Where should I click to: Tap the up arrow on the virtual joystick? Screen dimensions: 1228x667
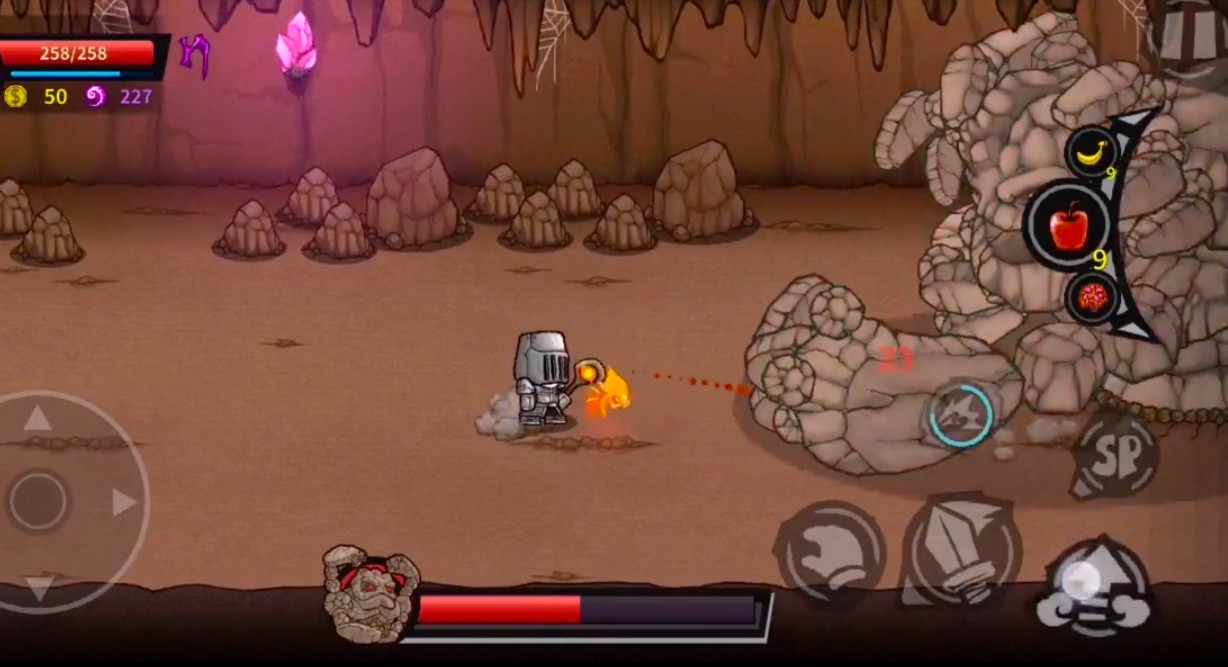tap(38, 418)
